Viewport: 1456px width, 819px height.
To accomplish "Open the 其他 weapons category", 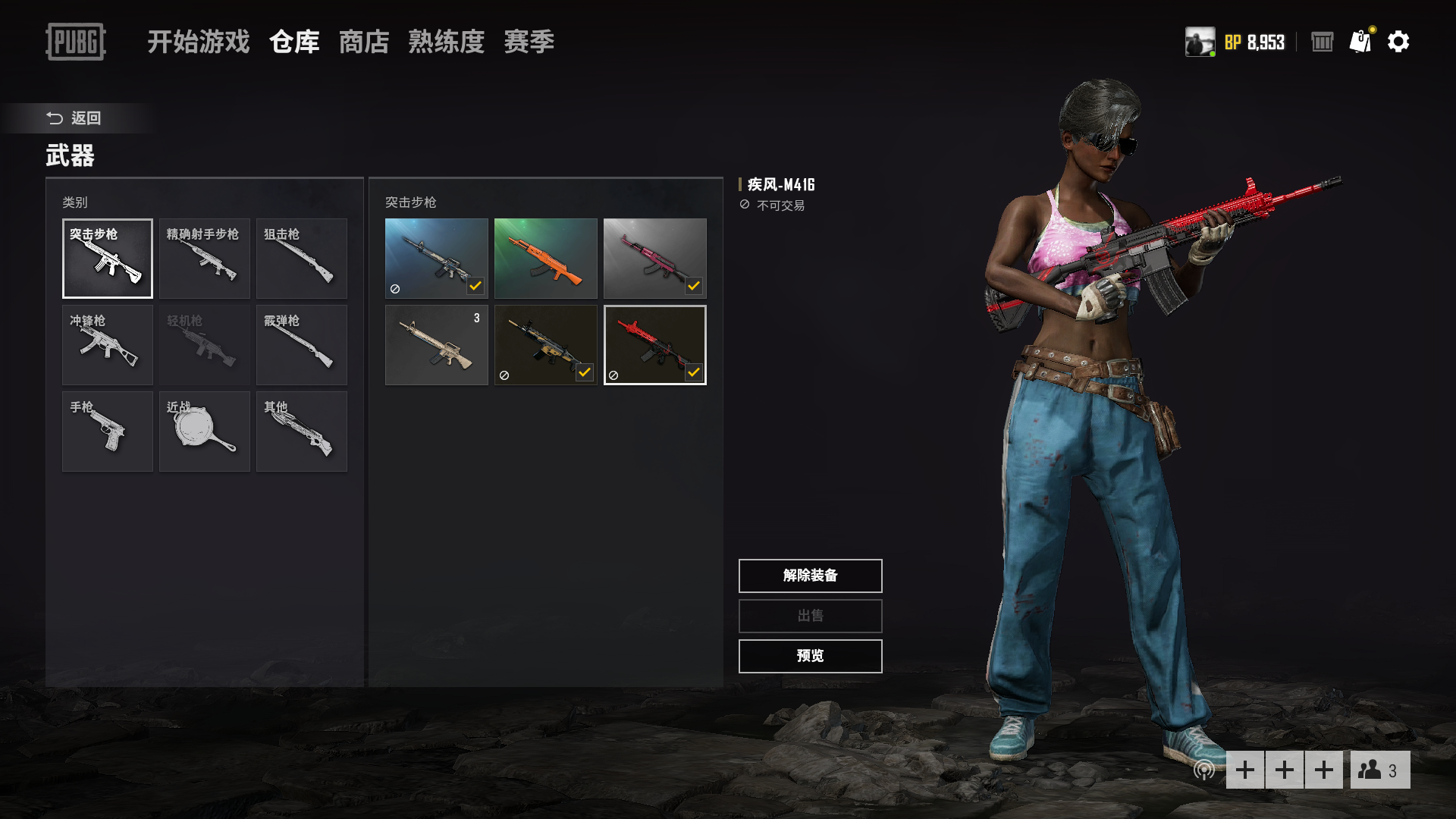I will (x=301, y=431).
